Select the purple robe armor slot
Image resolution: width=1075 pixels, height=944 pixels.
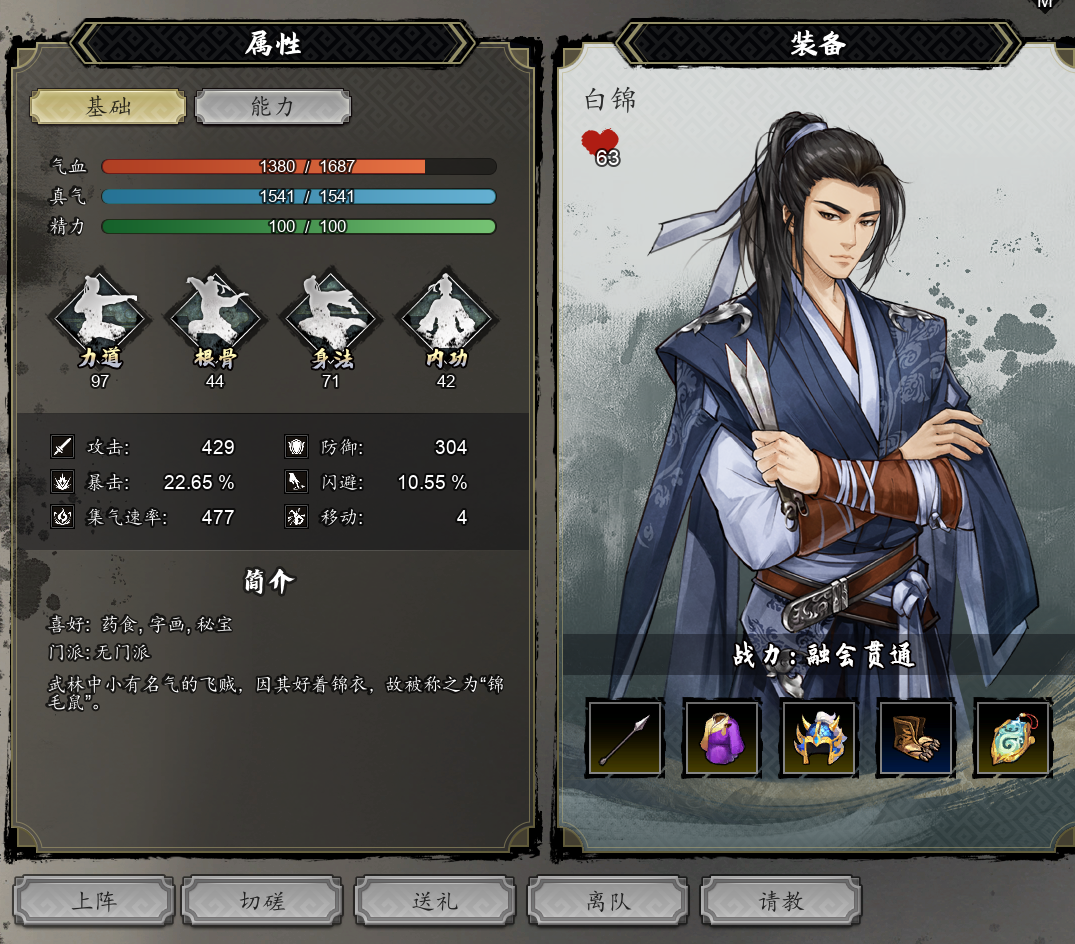click(722, 738)
